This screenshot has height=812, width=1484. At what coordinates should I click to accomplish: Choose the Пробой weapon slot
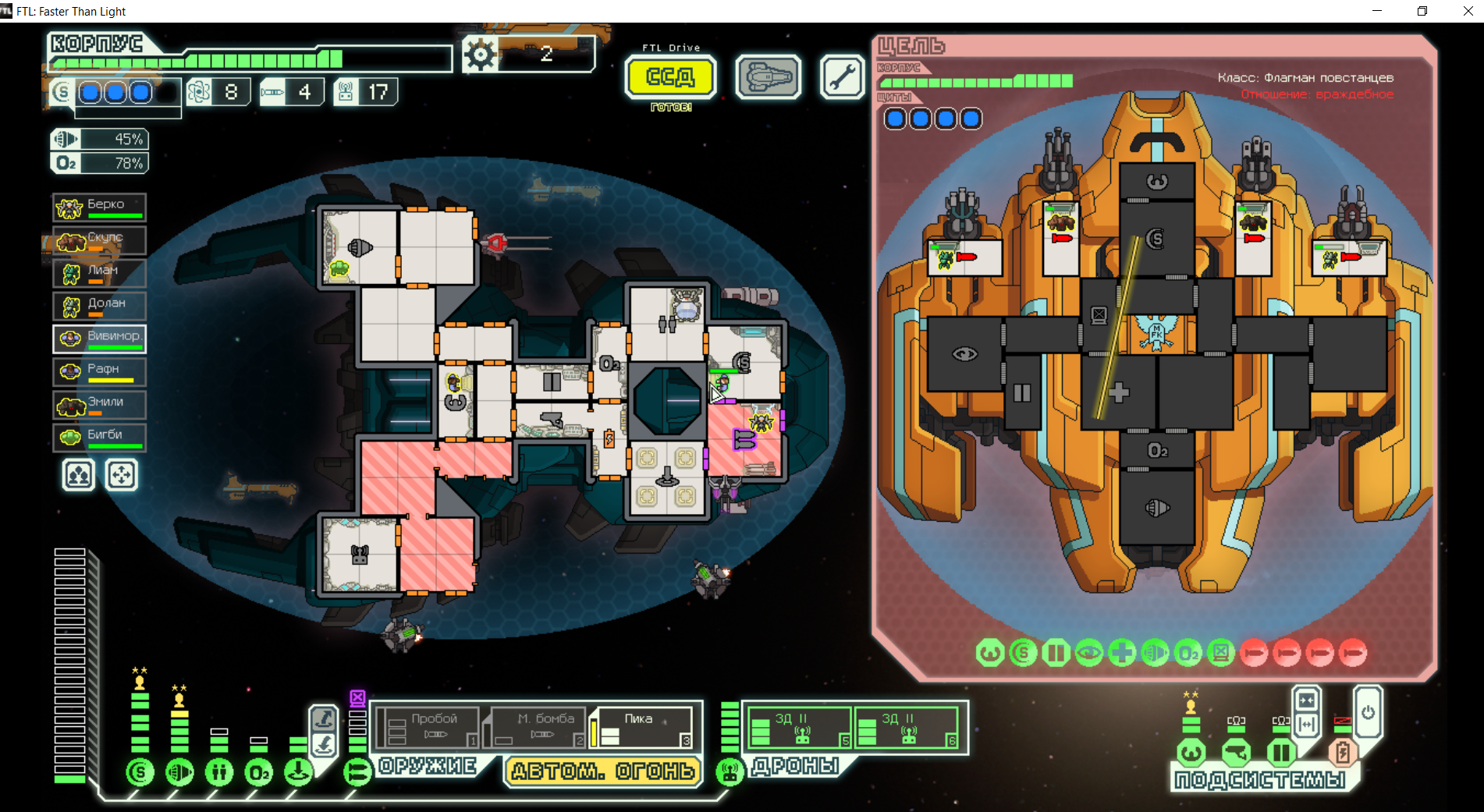point(428,726)
